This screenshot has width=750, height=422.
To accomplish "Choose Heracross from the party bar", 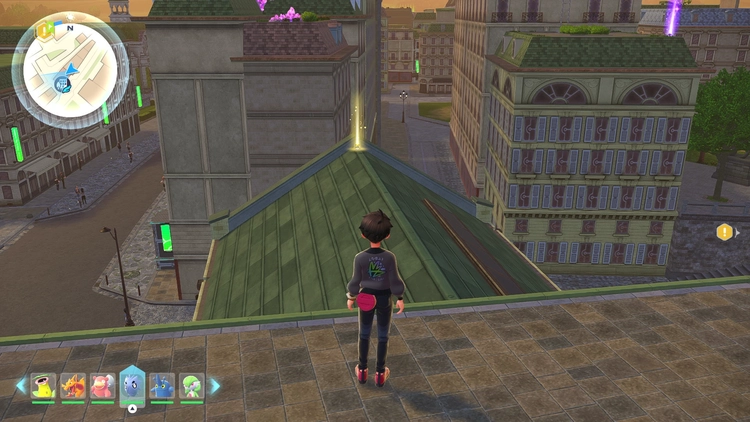I will [162, 386].
